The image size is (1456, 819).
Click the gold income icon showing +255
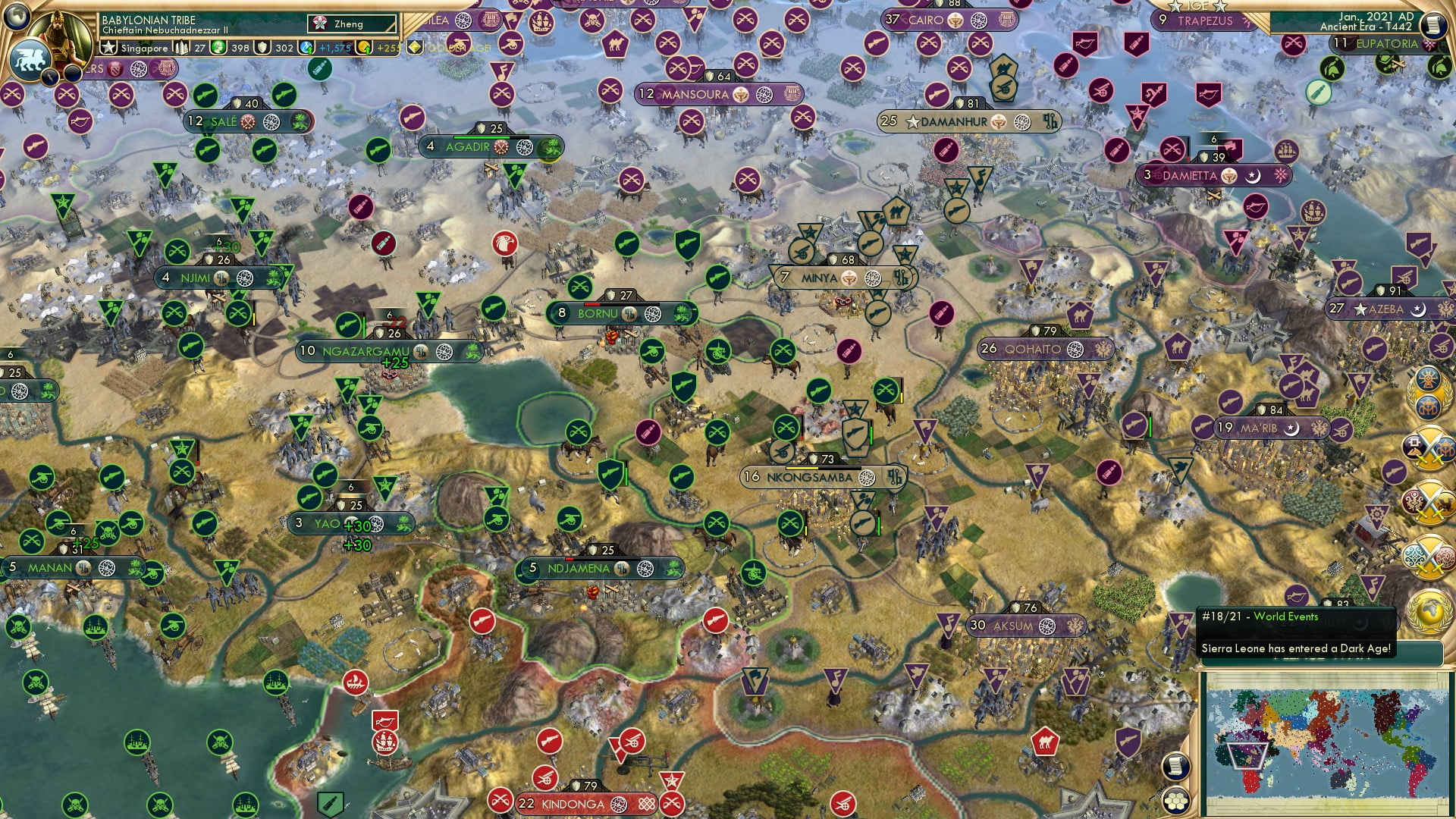click(x=364, y=47)
